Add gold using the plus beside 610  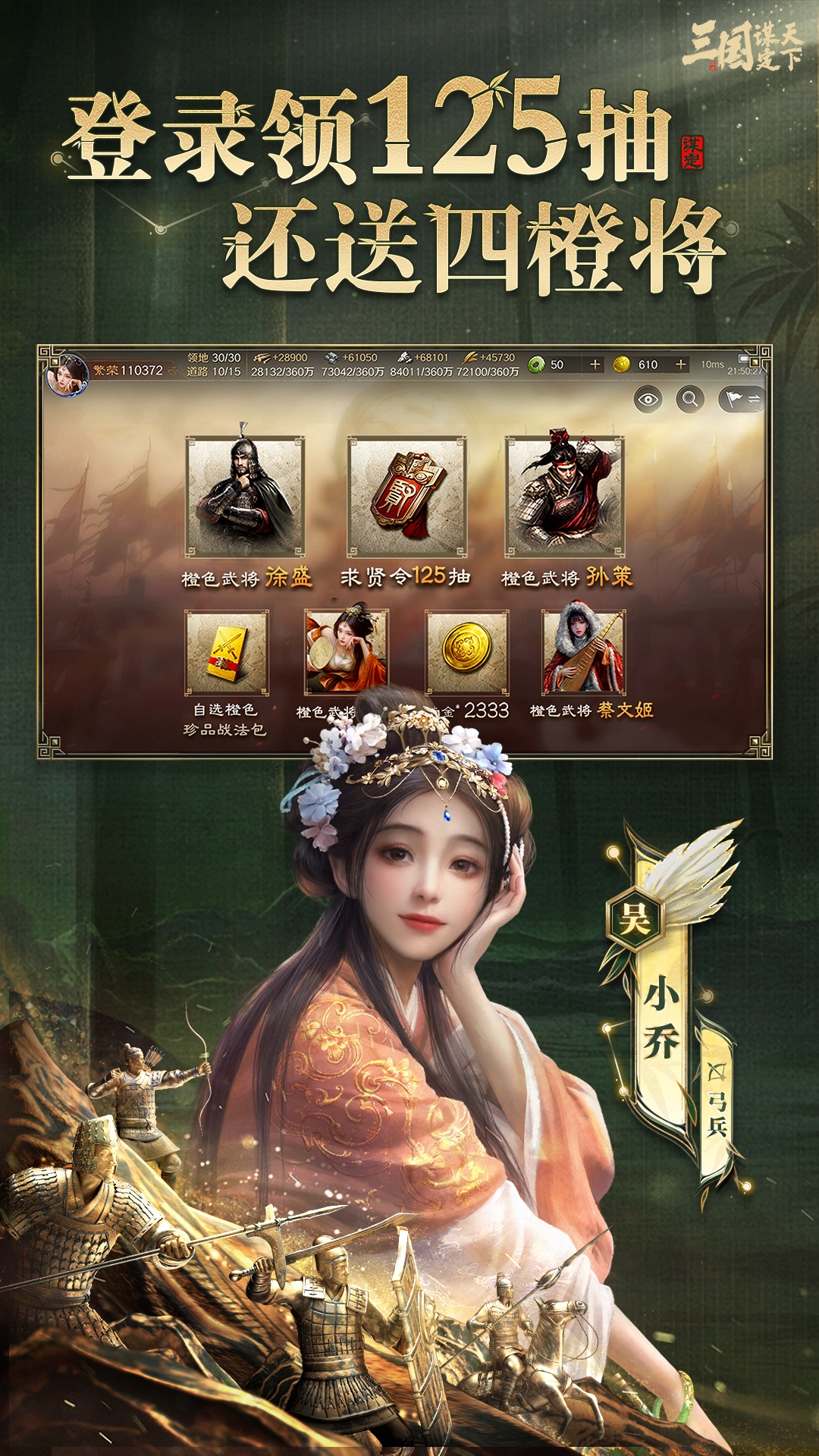coord(681,365)
